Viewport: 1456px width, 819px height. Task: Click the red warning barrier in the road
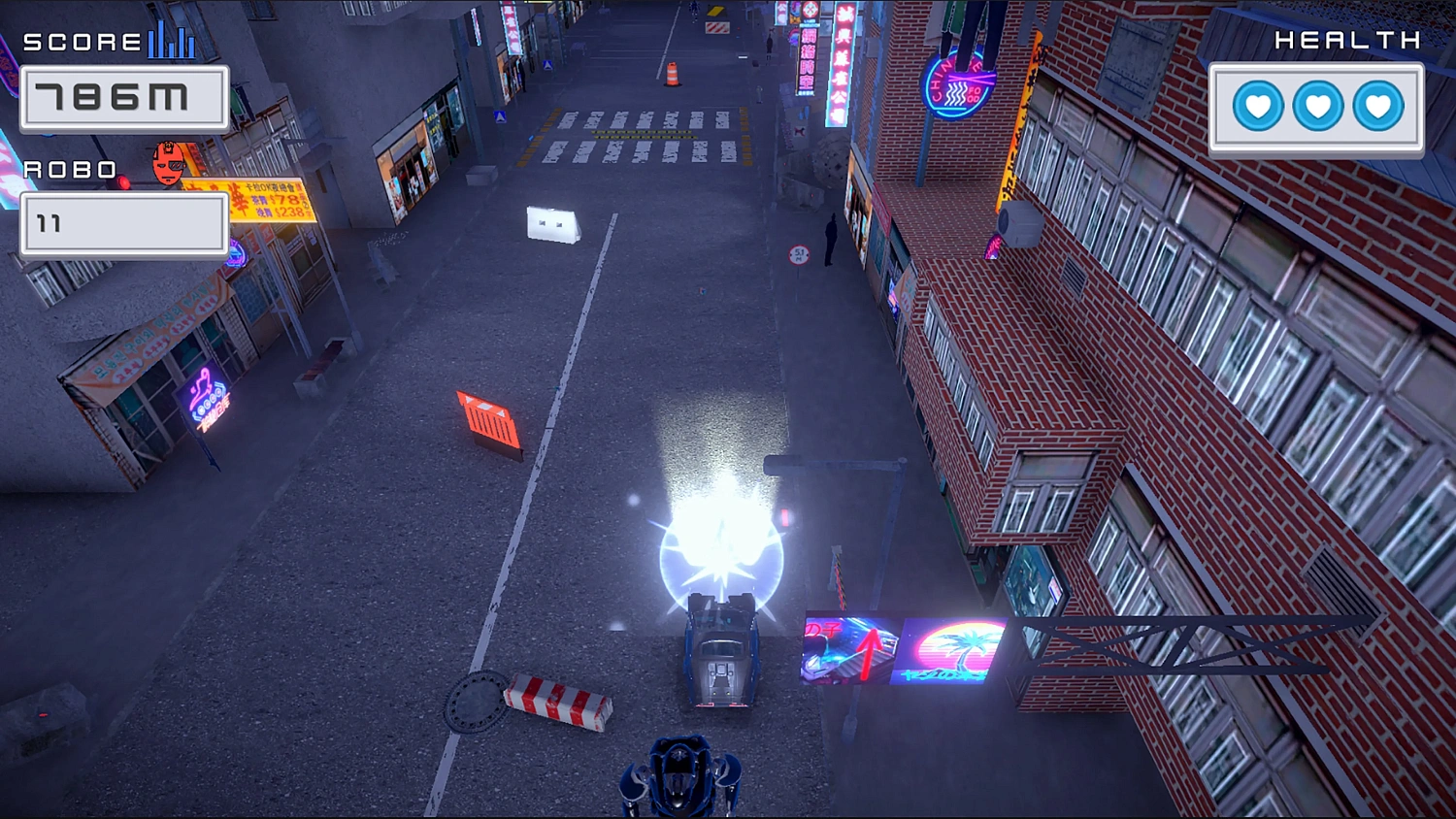click(486, 417)
